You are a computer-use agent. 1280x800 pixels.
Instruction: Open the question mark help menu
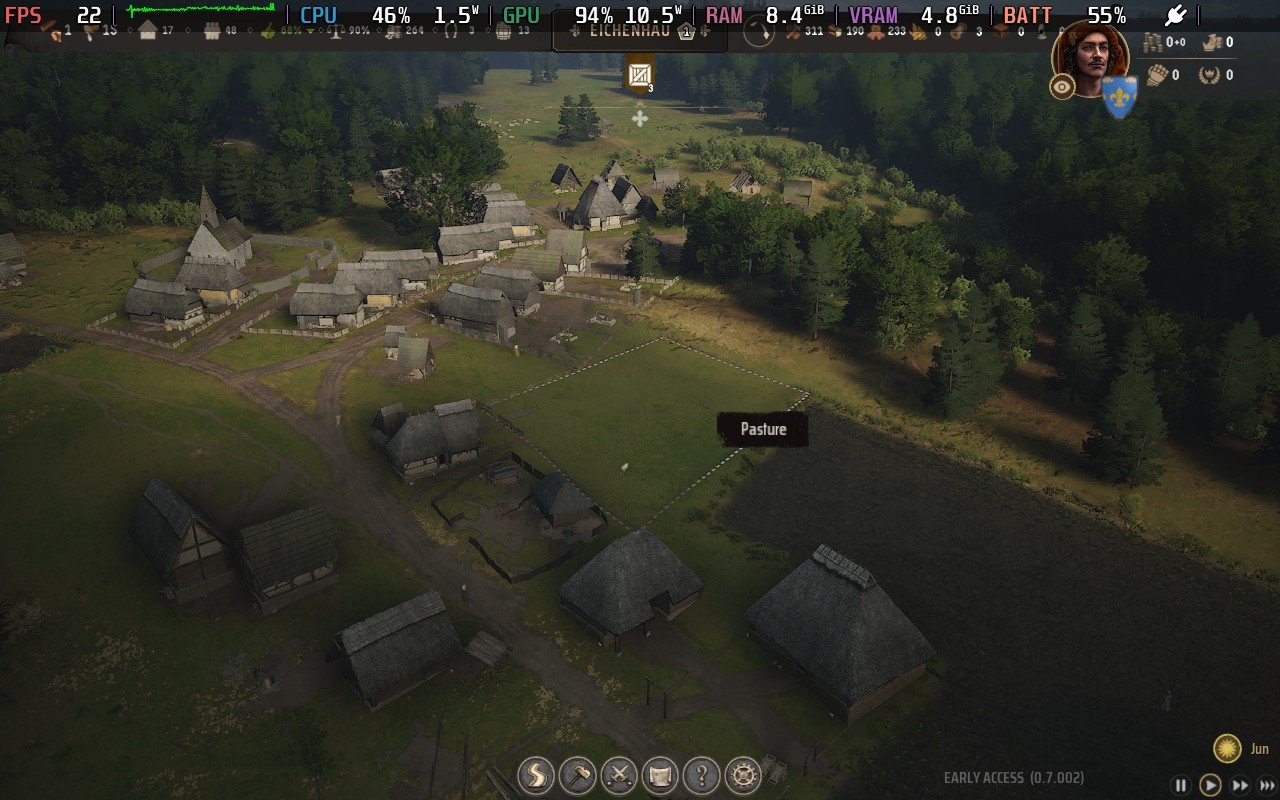[x=702, y=774]
